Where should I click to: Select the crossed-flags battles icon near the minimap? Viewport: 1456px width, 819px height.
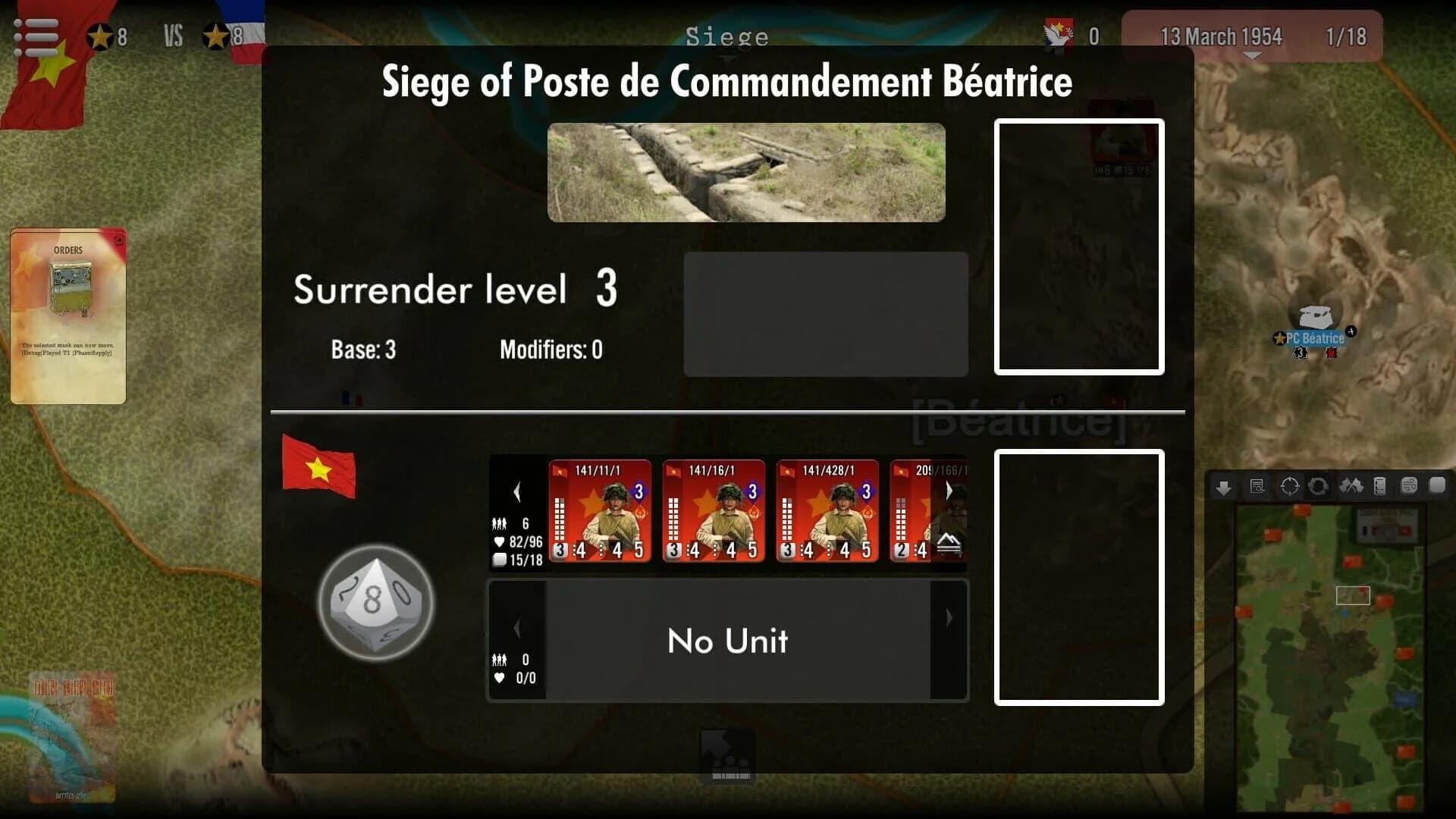click(1351, 486)
